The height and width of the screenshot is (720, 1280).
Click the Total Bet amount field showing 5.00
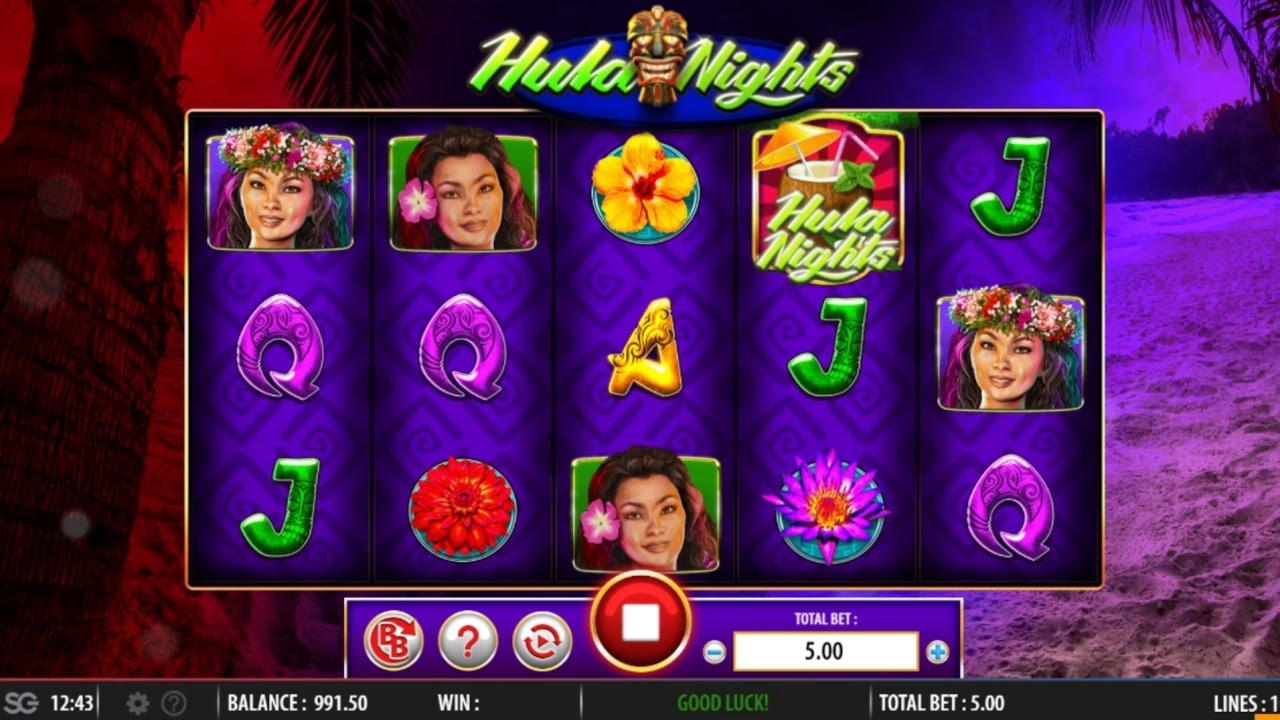click(824, 651)
